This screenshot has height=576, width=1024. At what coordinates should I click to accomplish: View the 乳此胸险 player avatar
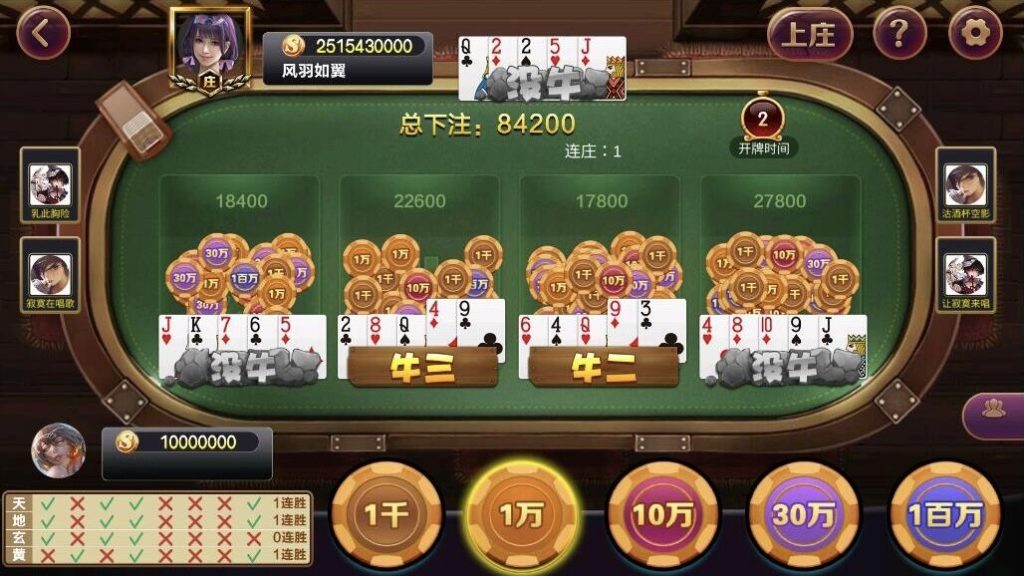point(50,184)
